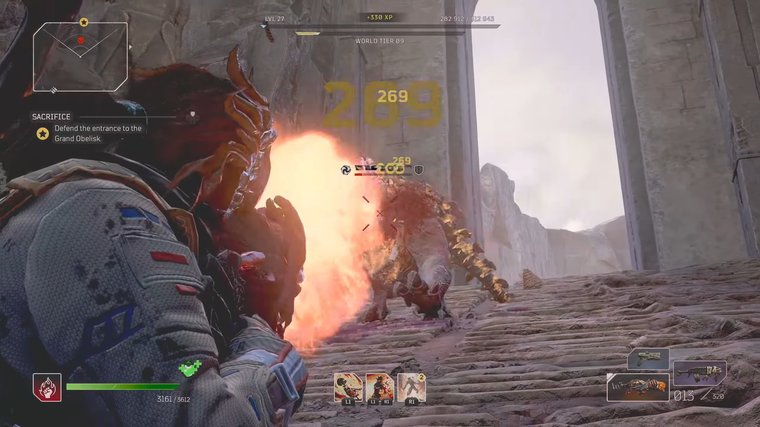Trigger the middle skill icon in the skill bar
The width and height of the screenshot is (760, 427).
pyautogui.click(x=379, y=386)
